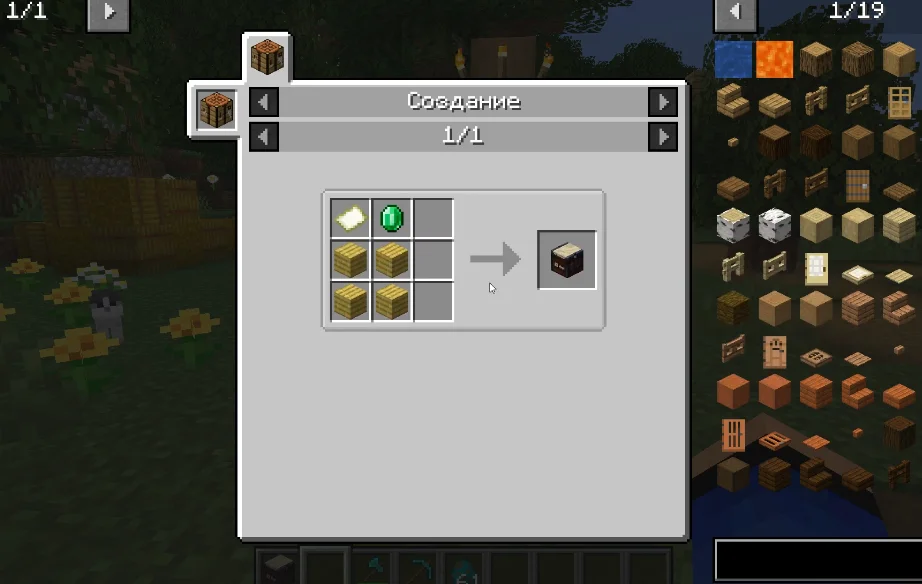Image resolution: width=922 pixels, height=584 pixels.
Task: Choose the oak door in the item list
Action: [x=899, y=101]
